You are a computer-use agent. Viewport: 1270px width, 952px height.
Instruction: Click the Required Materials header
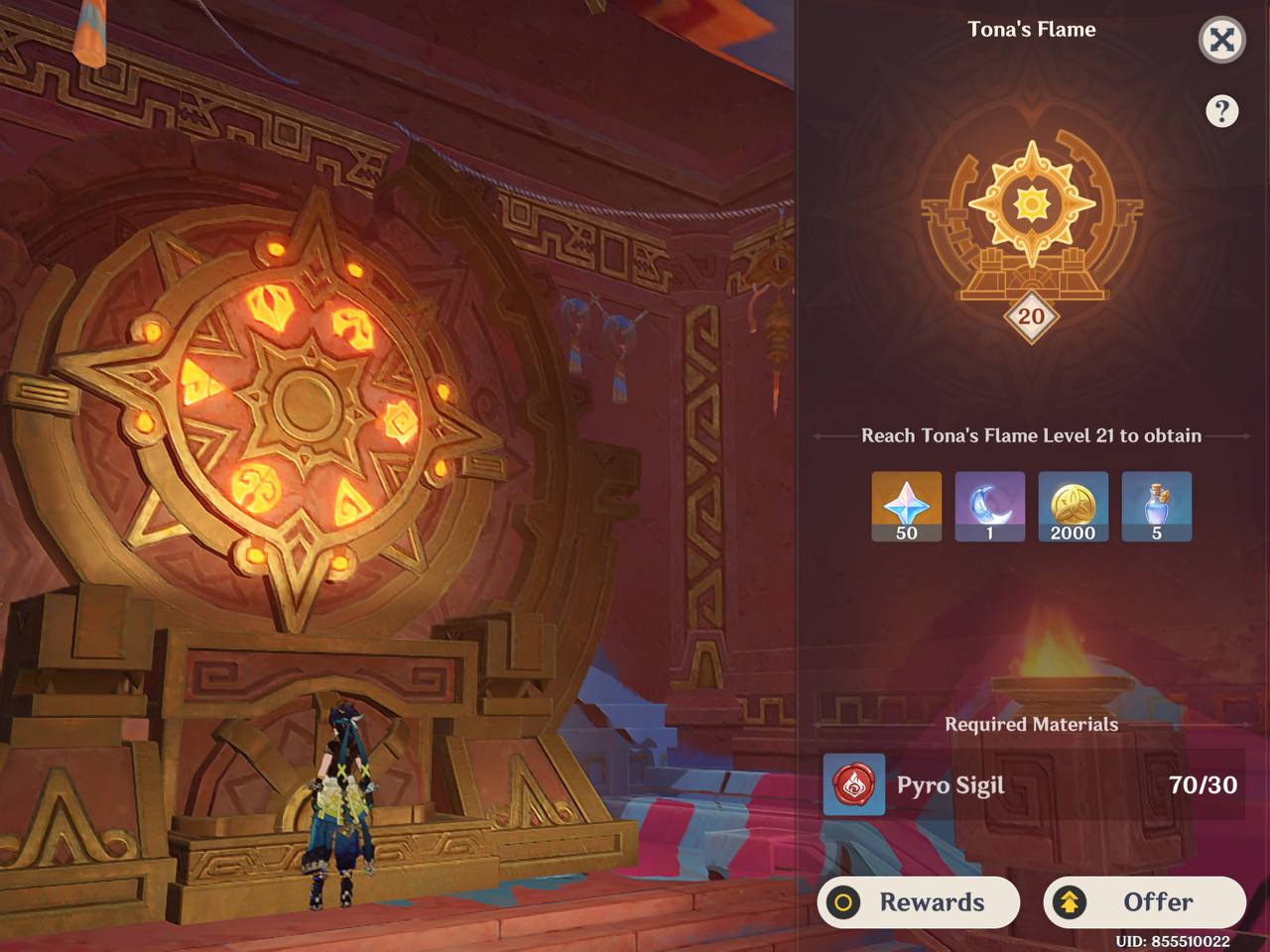tap(1031, 725)
